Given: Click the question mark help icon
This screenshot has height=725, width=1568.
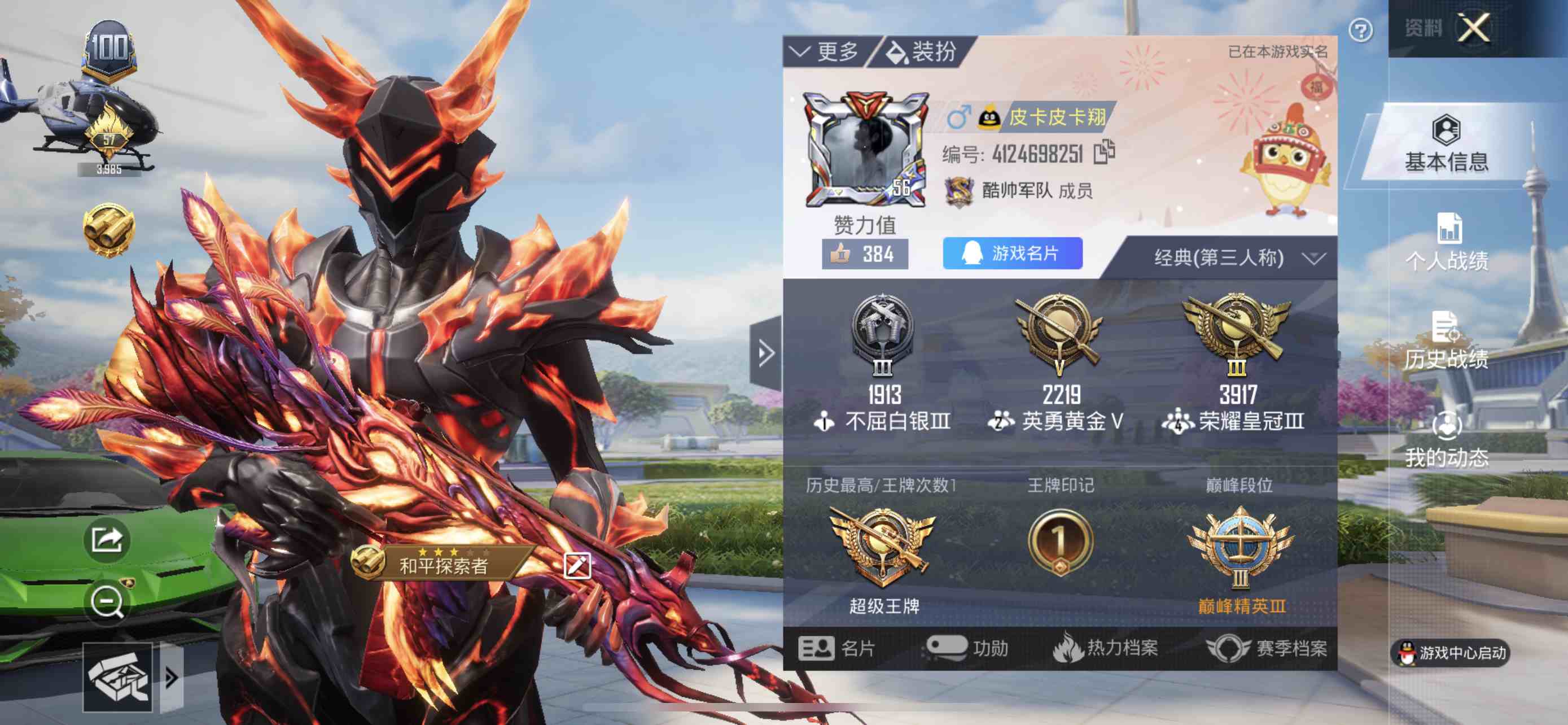Looking at the screenshot, I should (x=1360, y=30).
